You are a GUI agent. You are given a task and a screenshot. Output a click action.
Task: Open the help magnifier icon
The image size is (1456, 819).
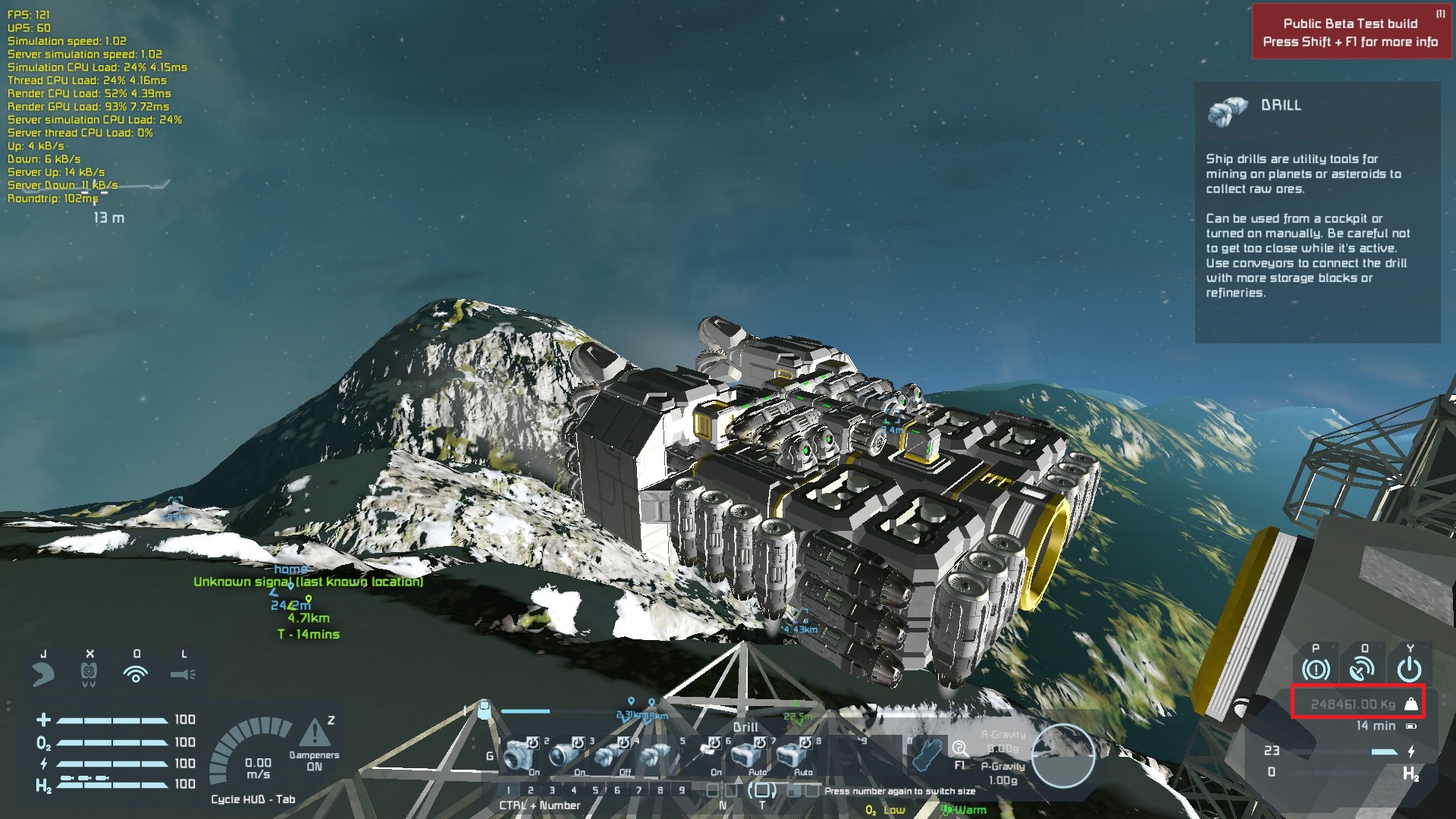click(960, 749)
